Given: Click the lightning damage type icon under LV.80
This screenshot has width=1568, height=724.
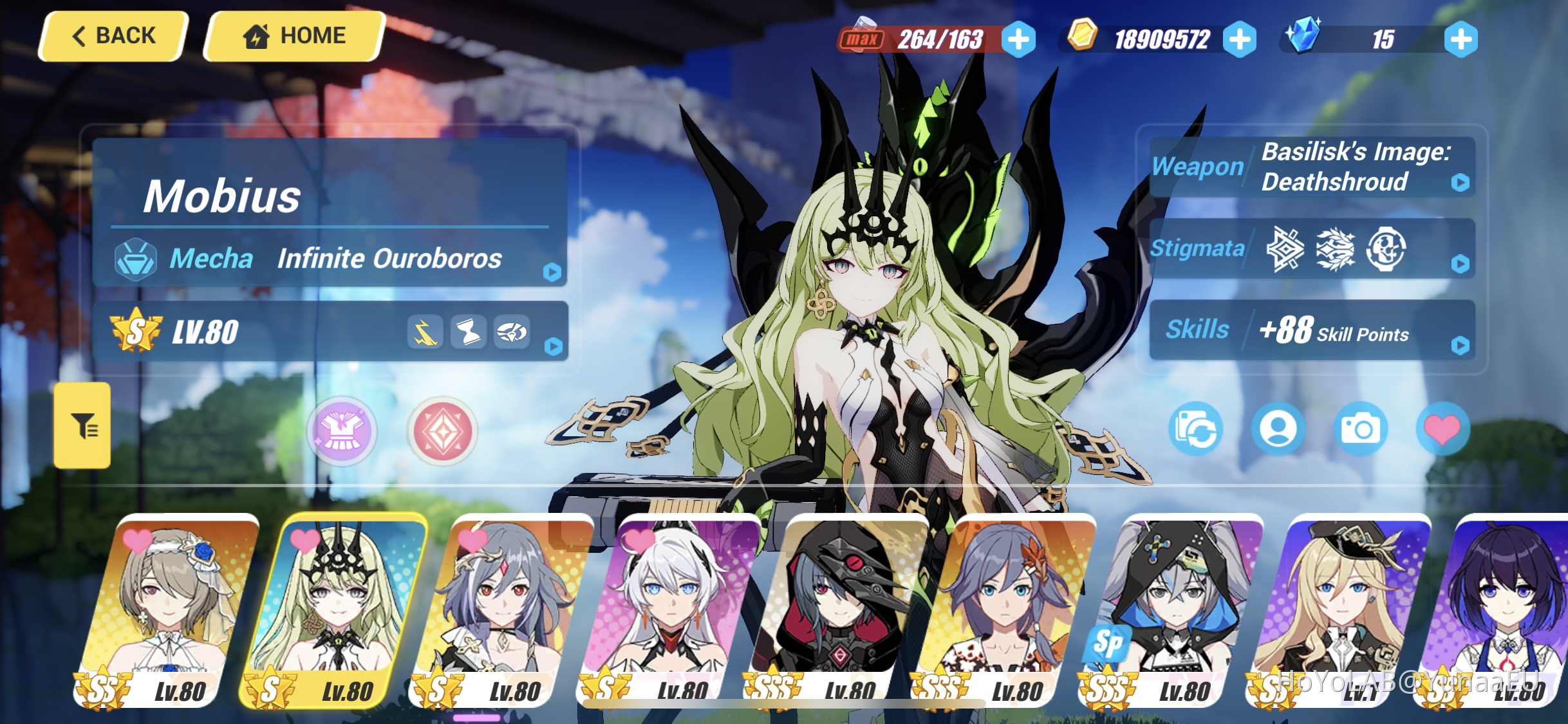Looking at the screenshot, I should (427, 333).
